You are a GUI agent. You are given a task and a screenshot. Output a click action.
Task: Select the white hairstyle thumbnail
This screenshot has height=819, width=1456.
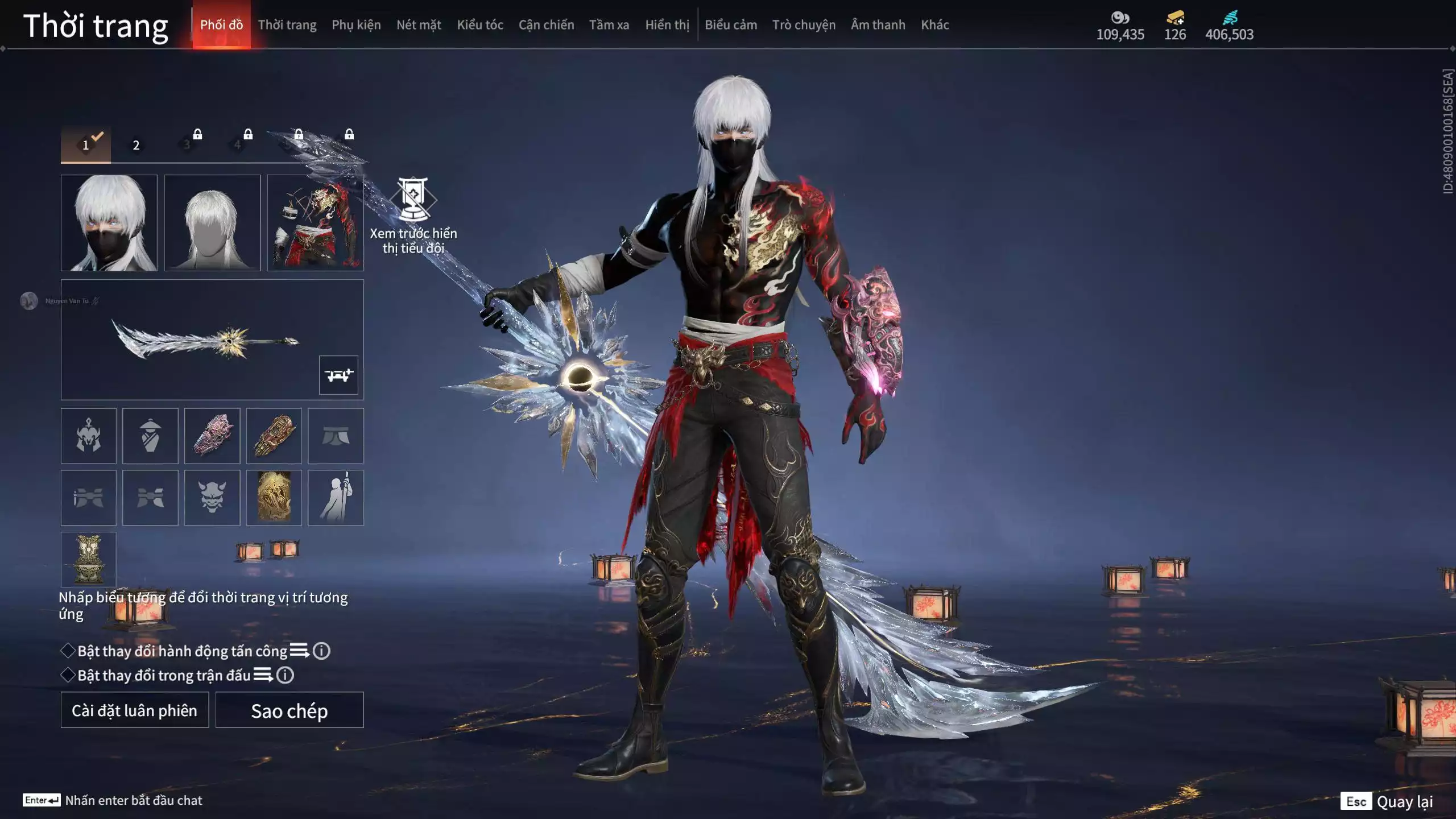tap(212, 222)
